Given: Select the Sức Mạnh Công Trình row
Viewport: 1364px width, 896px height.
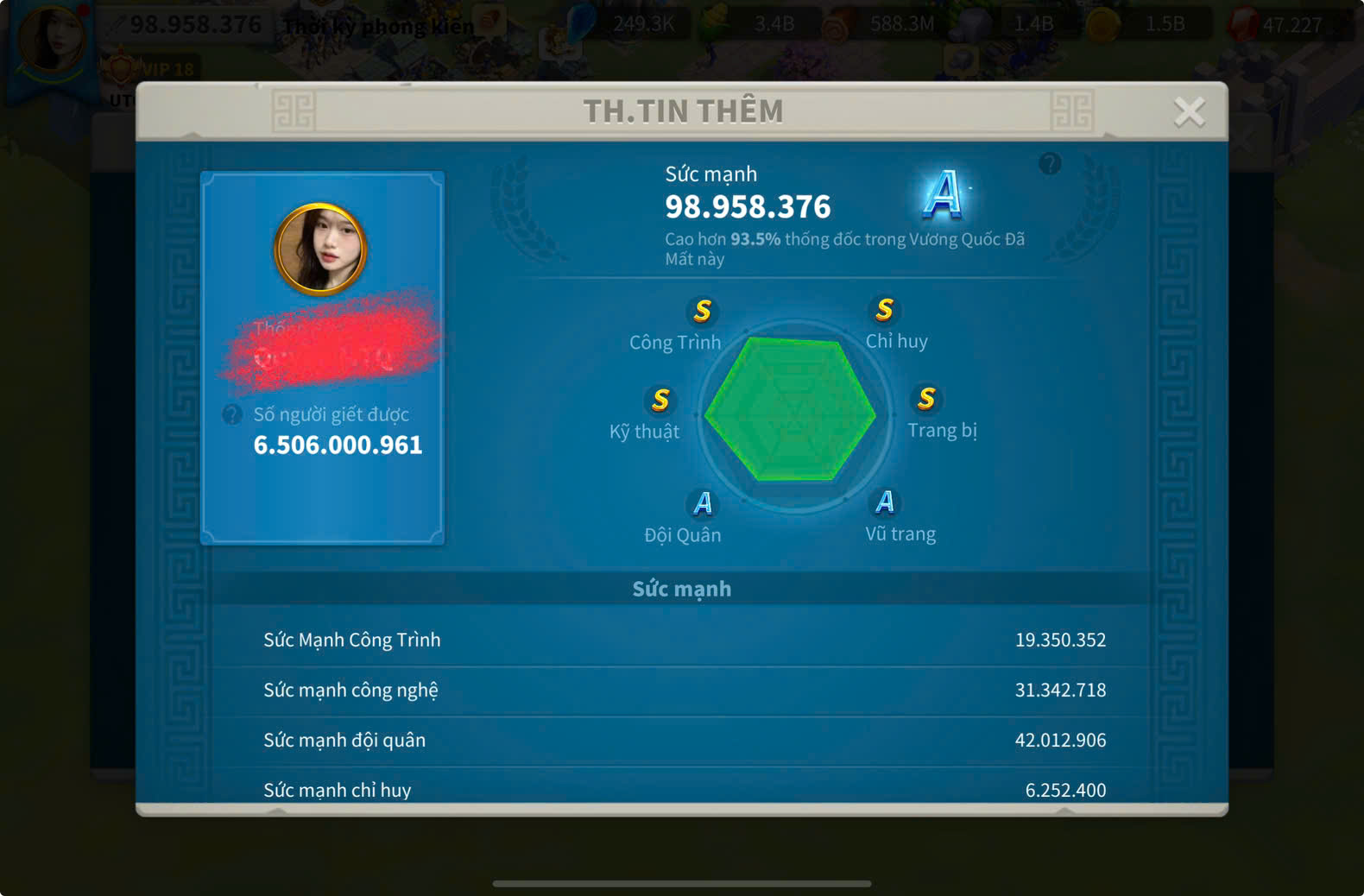Looking at the screenshot, I should click(x=682, y=640).
